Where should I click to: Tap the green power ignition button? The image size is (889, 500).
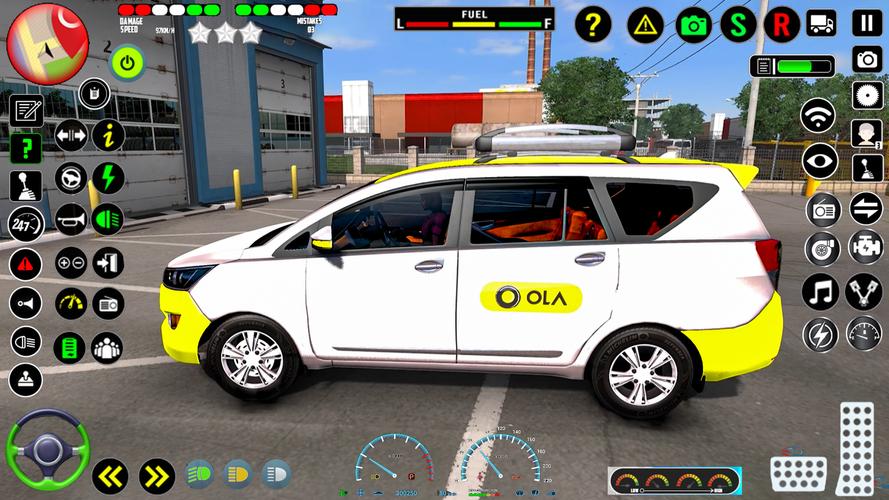coord(127,63)
